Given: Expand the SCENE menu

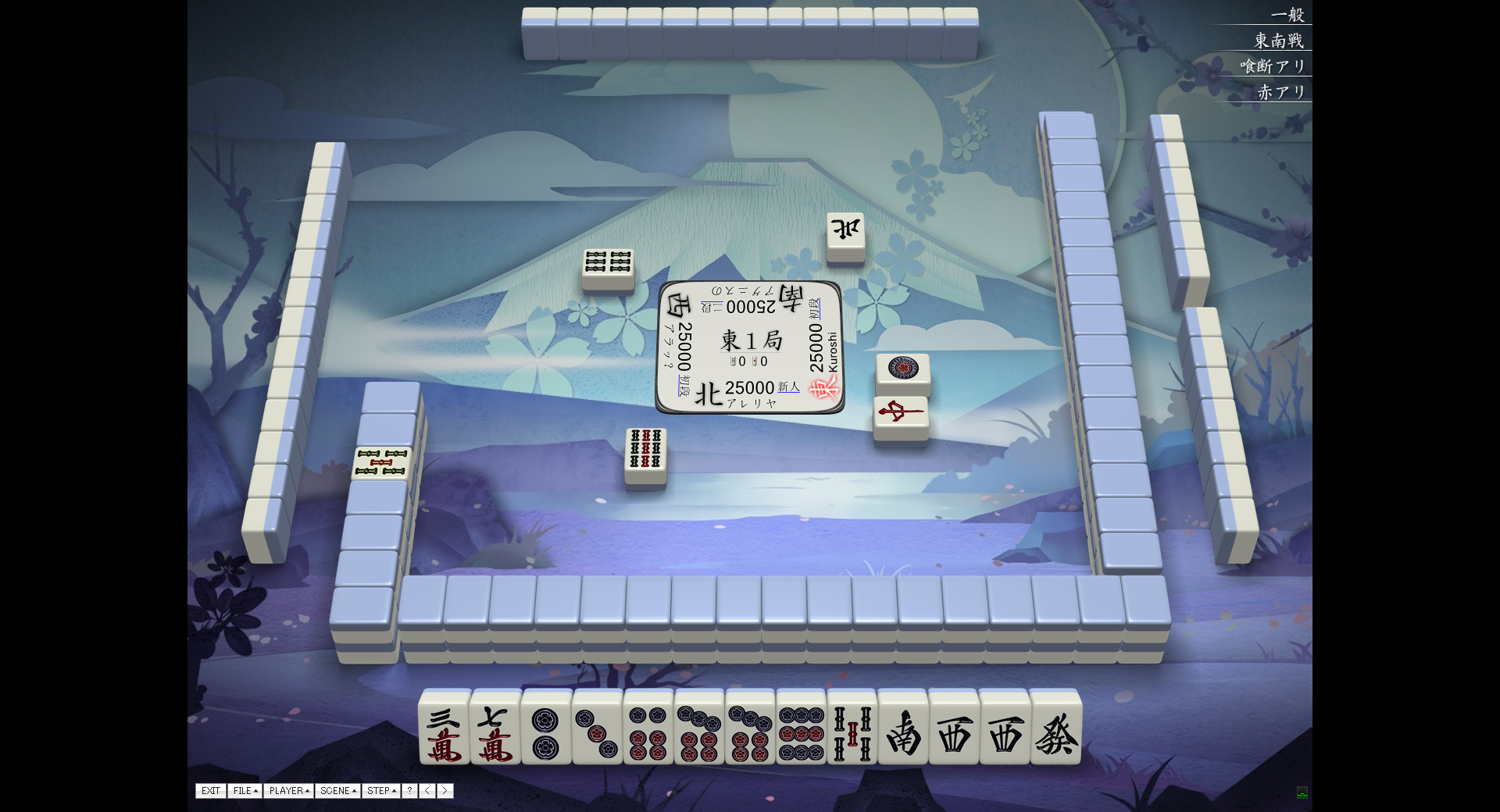Looking at the screenshot, I should (337, 791).
